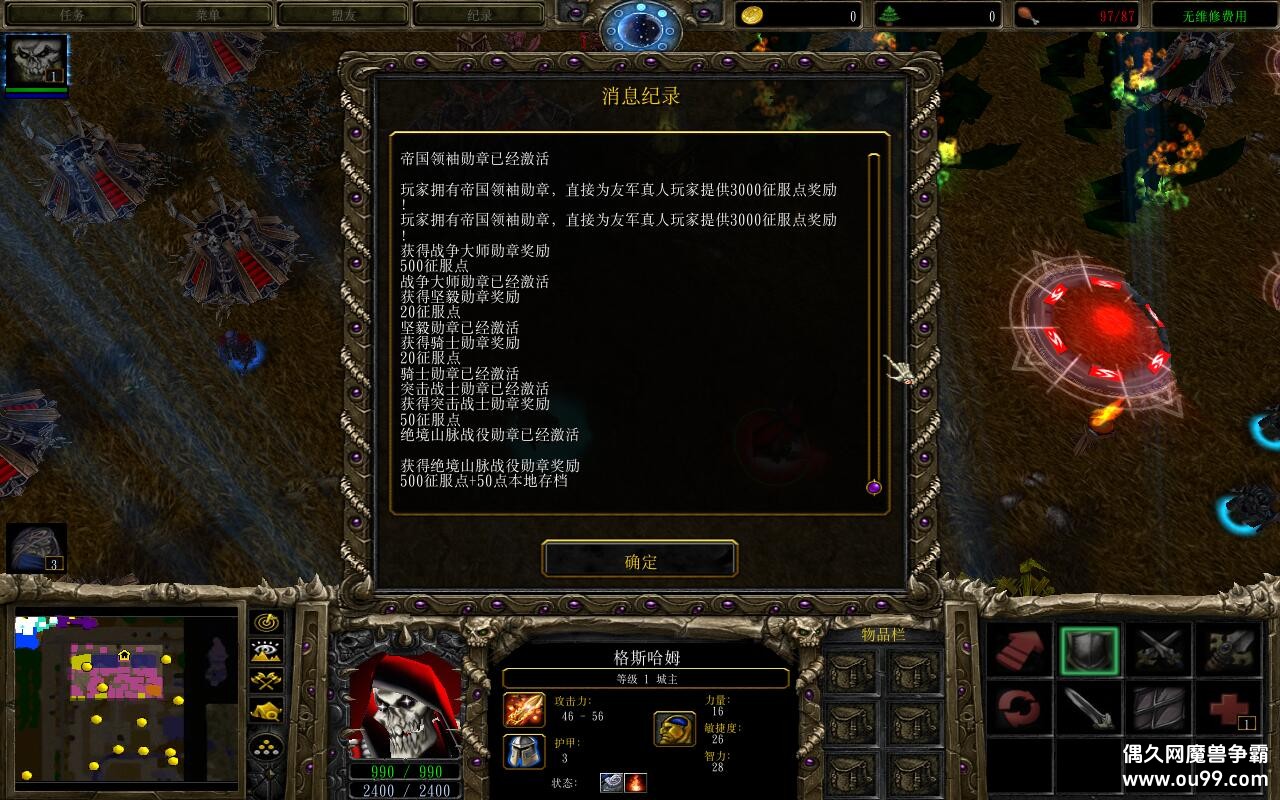Activate the patrol circular arrow icon
The height and width of the screenshot is (800, 1280).
(x=1019, y=708)
